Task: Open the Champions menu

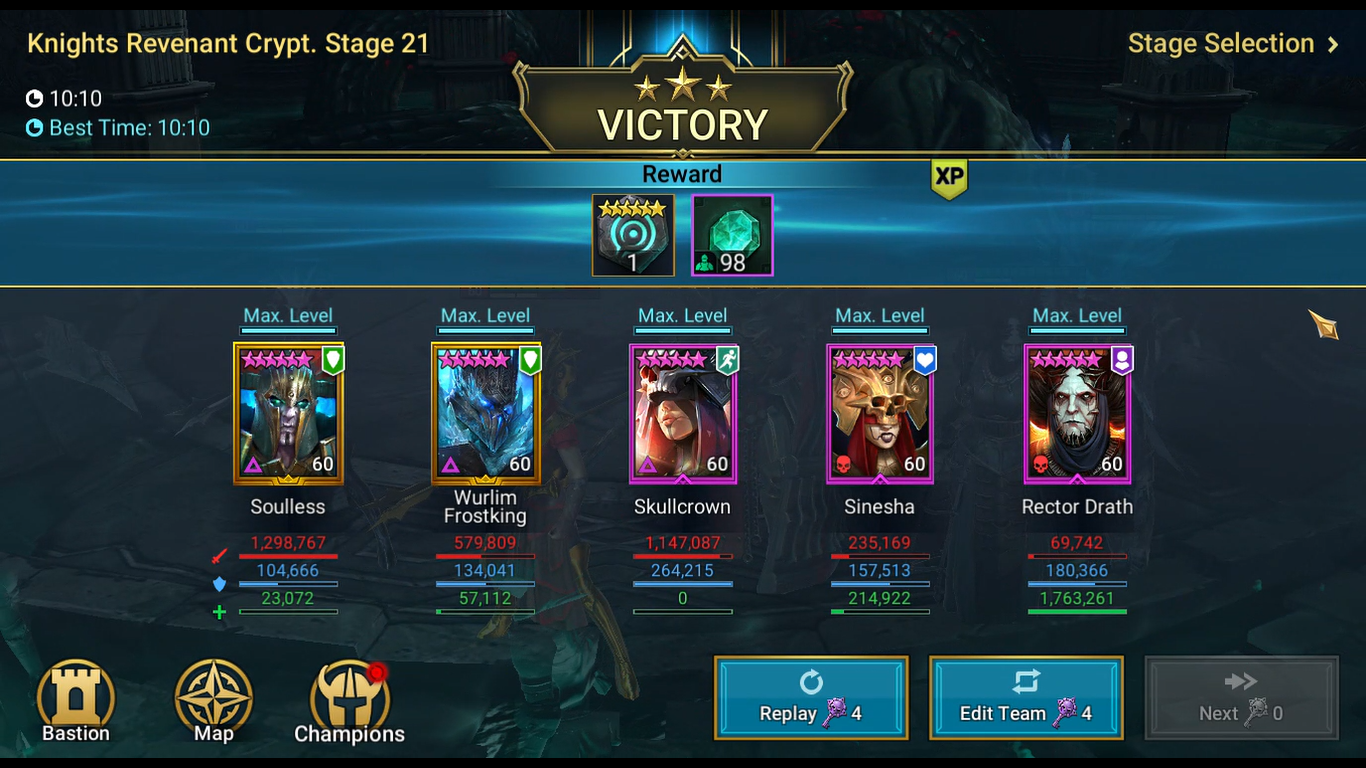Action: pos(350,702)
